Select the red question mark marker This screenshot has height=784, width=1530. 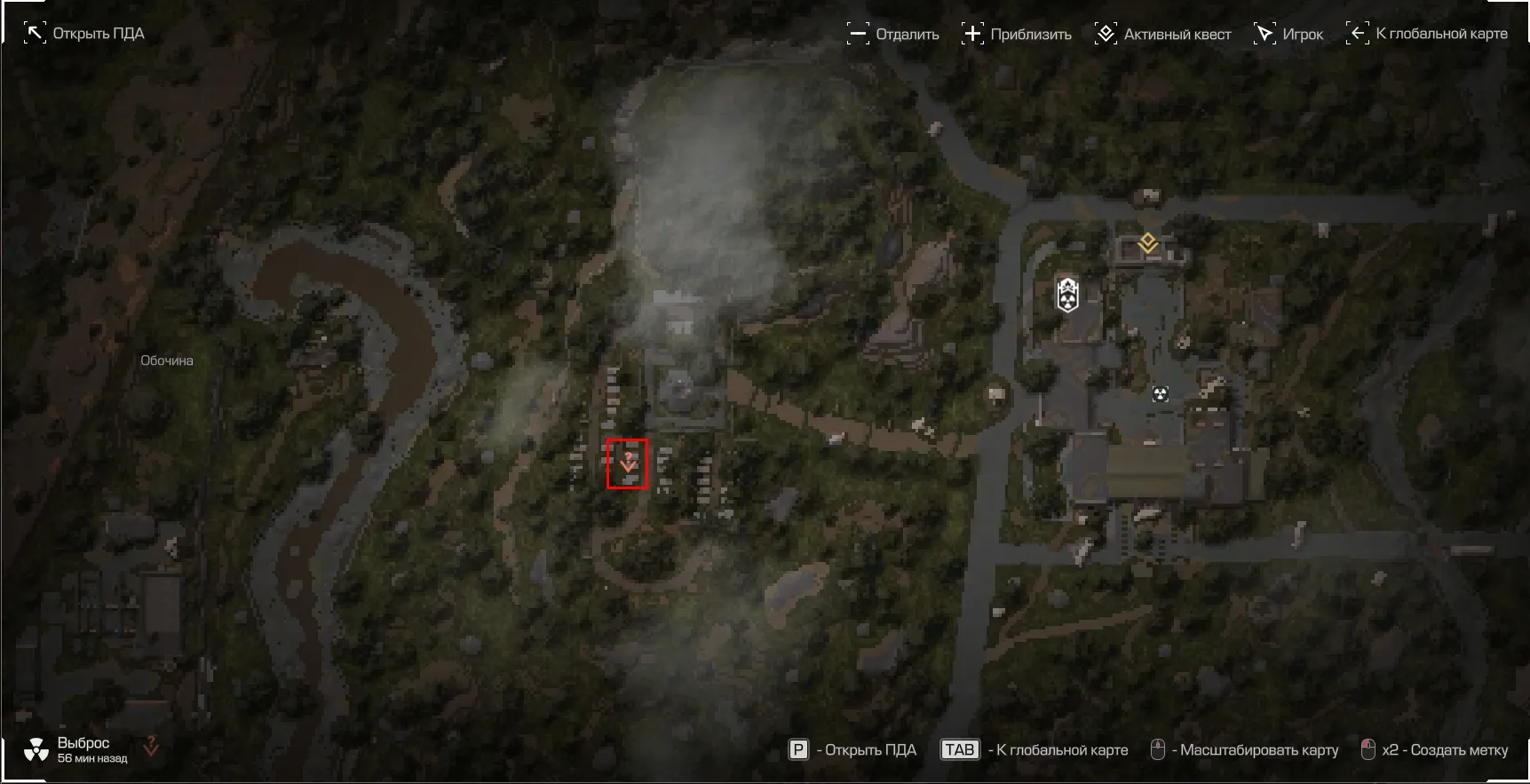point(628,463)
